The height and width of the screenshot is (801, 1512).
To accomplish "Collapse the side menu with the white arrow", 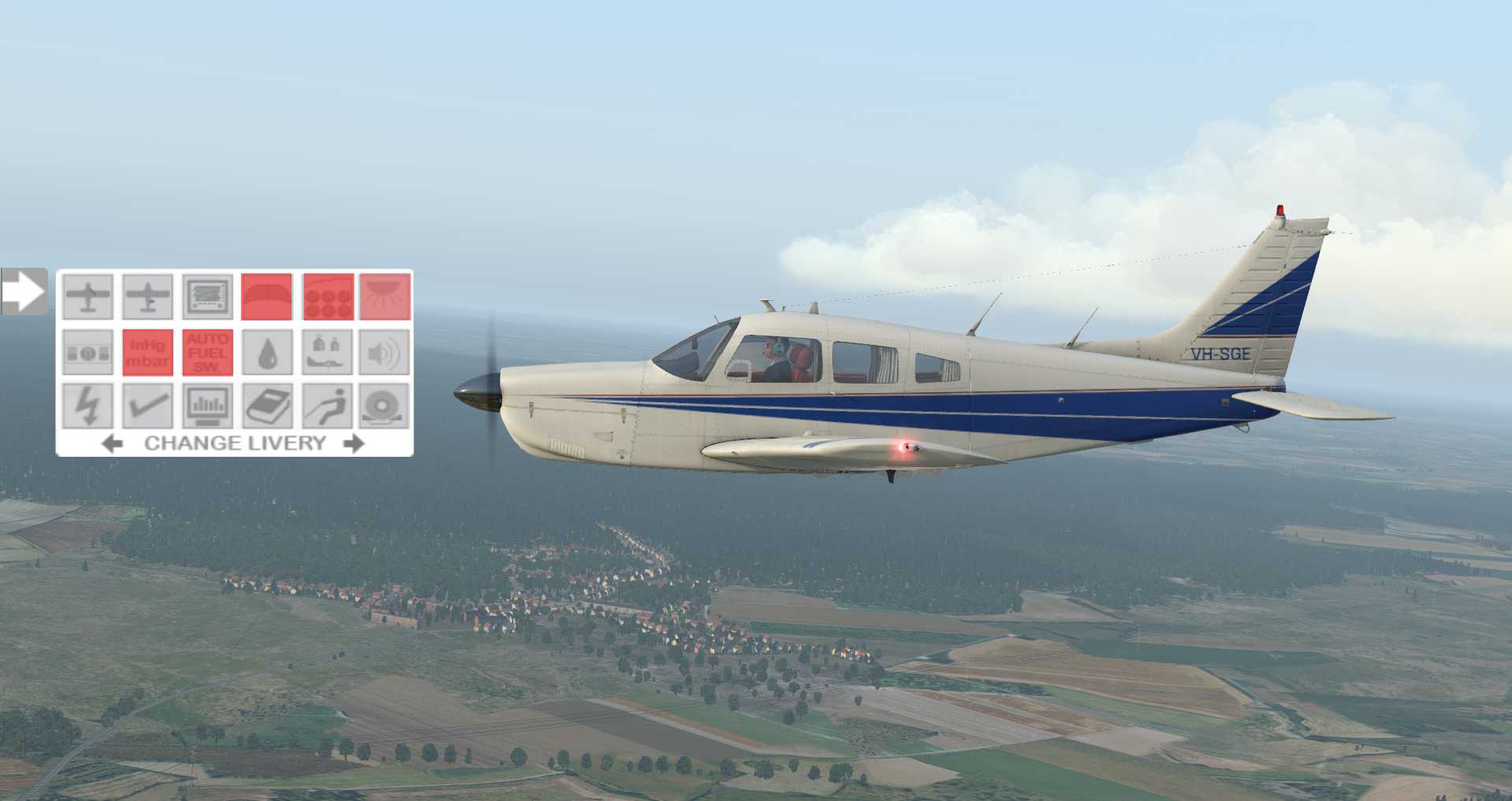I will point(24,291).
